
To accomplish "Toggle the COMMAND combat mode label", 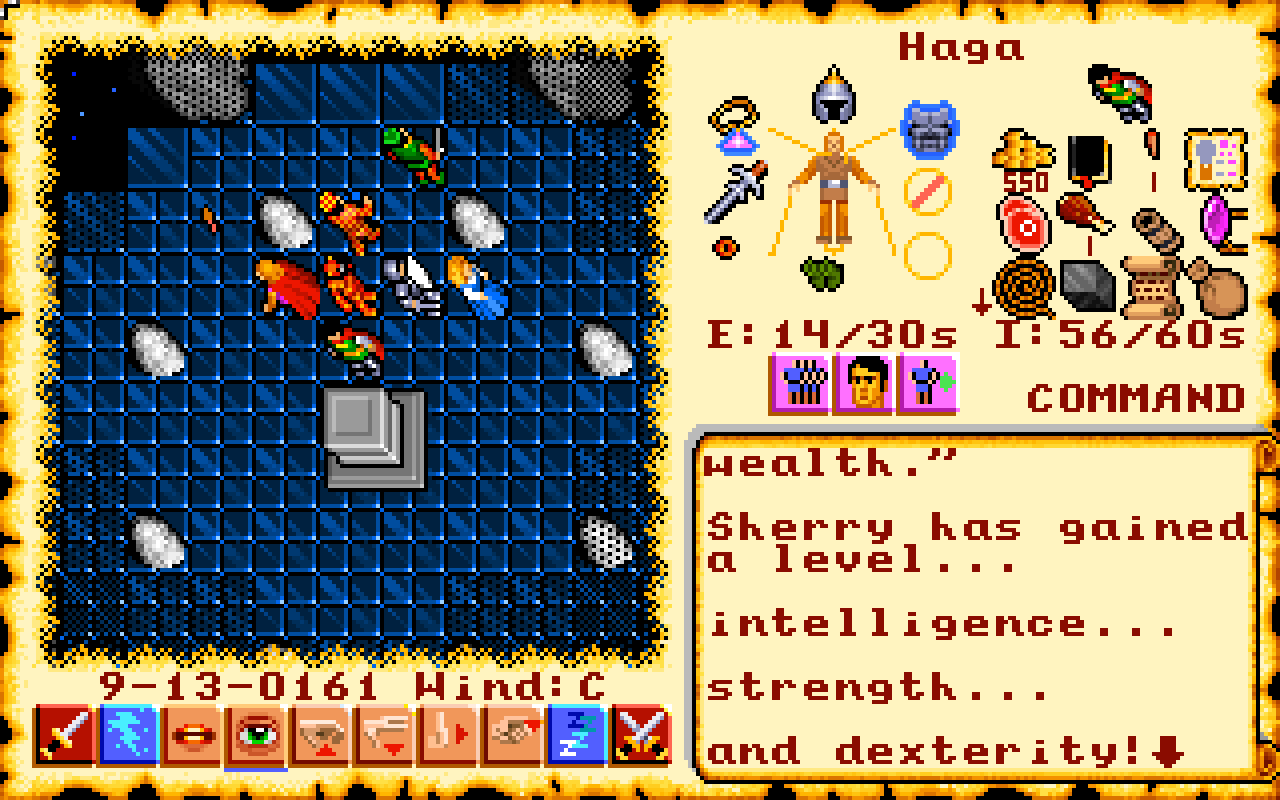I will pyautogui.click(x=1136, y=398).
